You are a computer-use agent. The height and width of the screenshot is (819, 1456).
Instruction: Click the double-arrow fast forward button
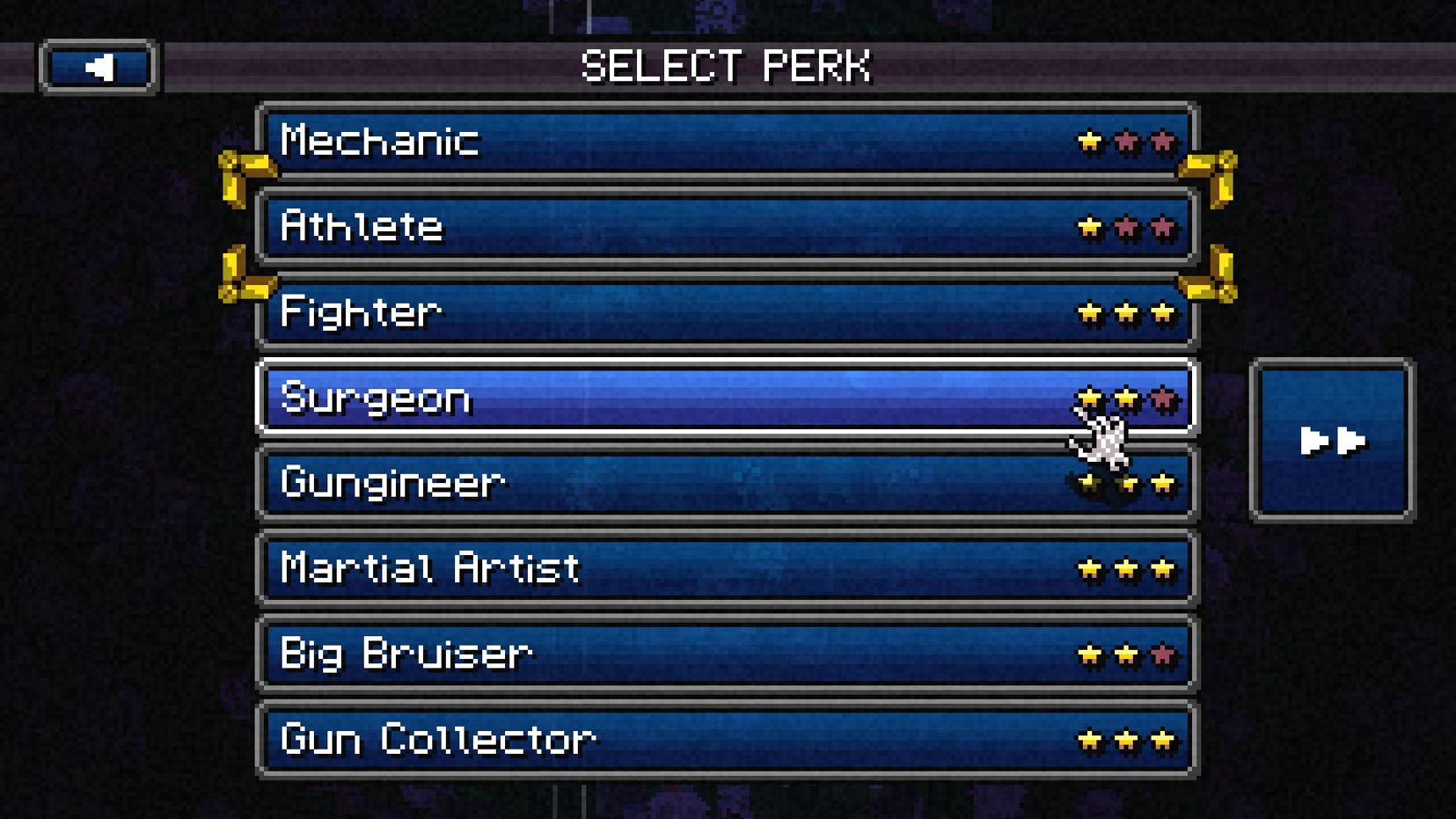coord(1332,440)
